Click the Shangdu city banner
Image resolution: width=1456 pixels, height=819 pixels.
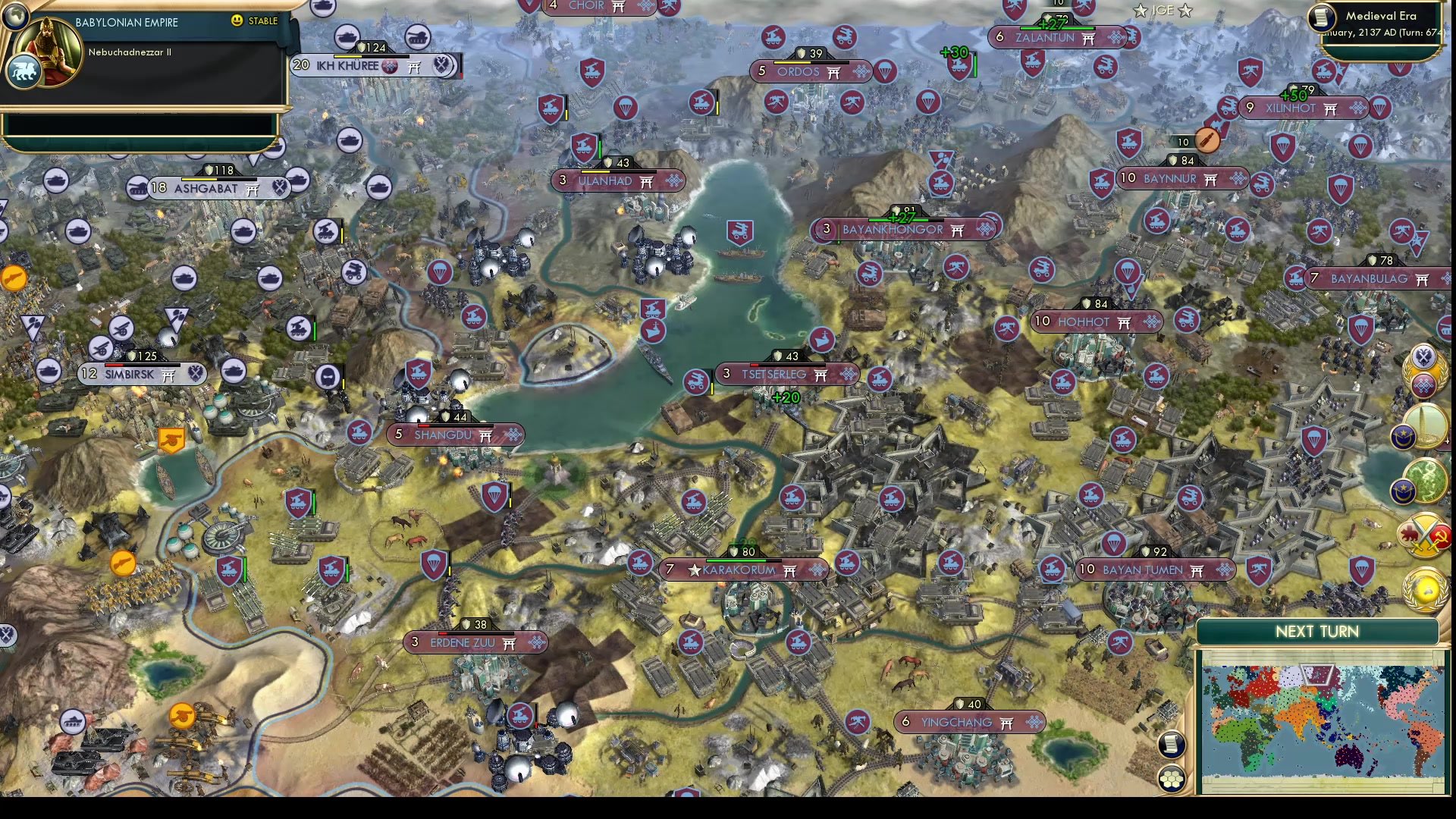point(453,435)
